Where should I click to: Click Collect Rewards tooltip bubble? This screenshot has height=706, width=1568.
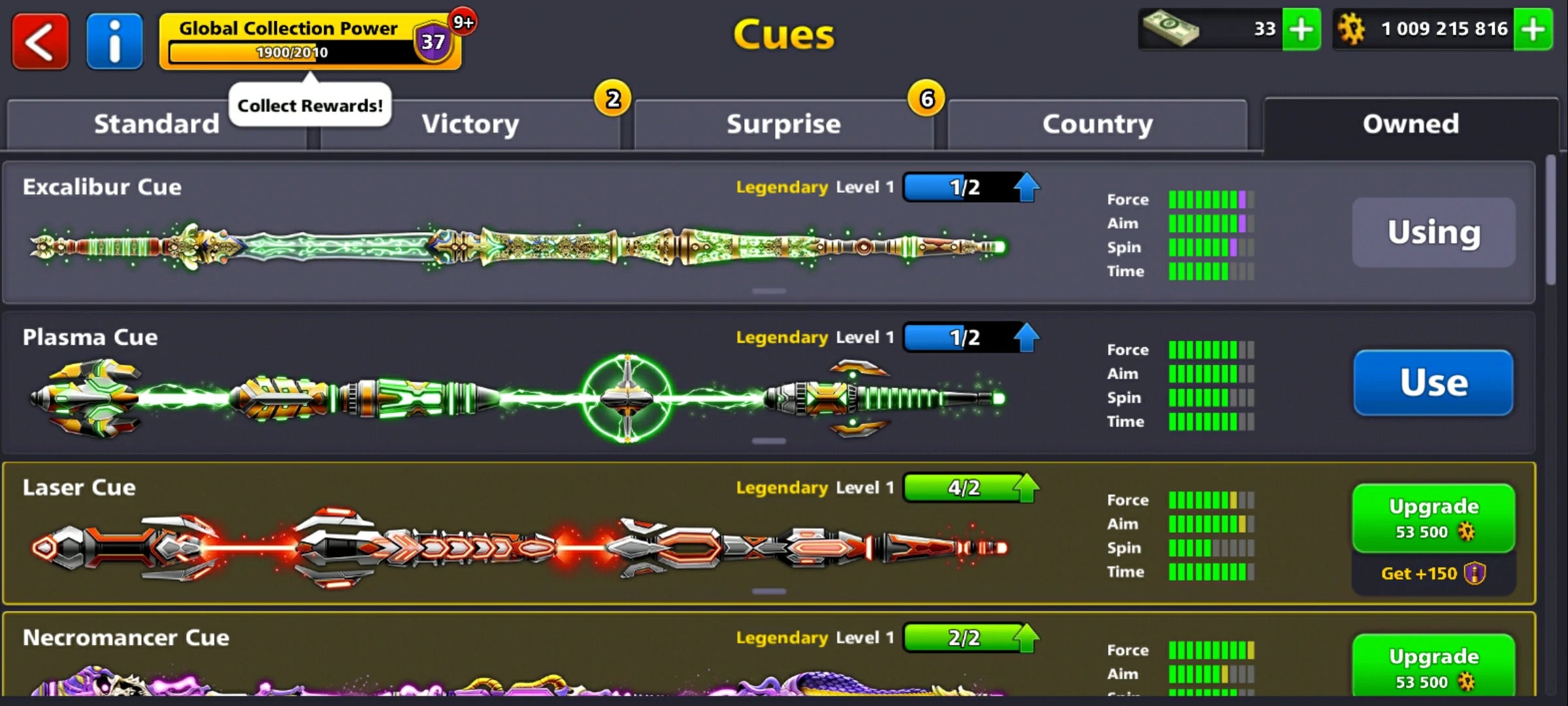click(x=309, y=105)
